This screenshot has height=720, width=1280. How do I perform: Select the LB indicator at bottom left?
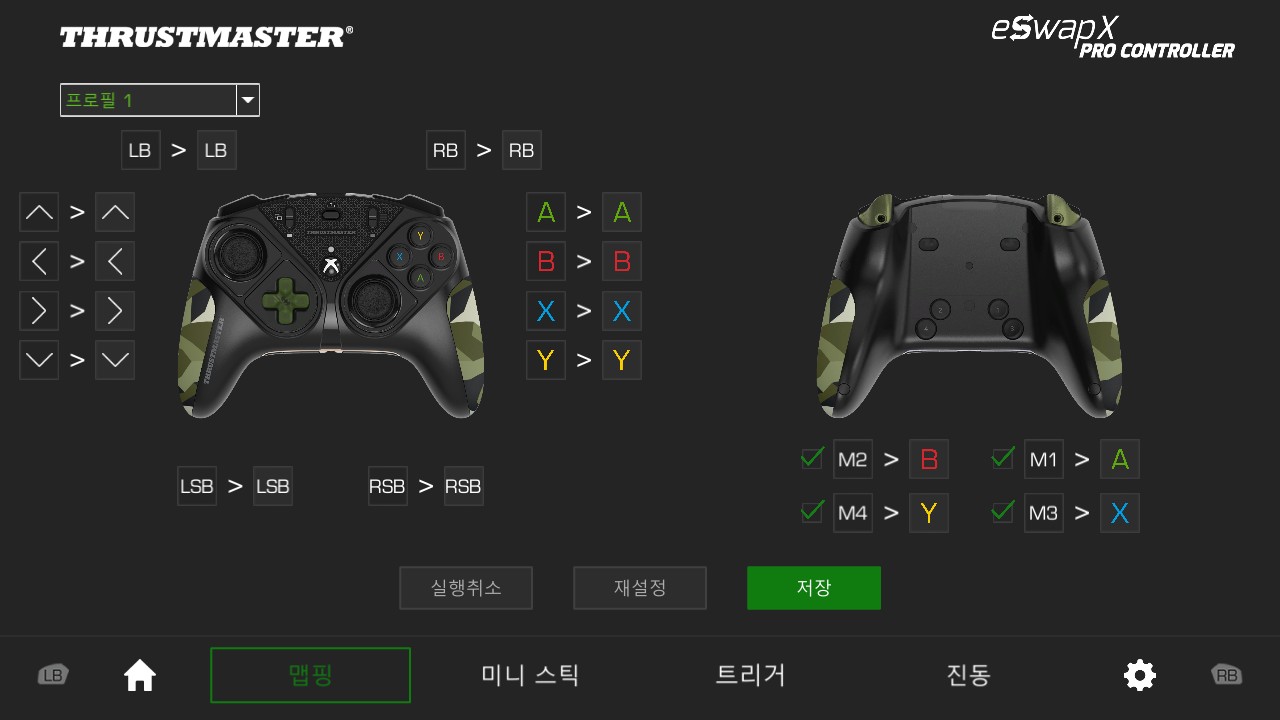(53, 675)
